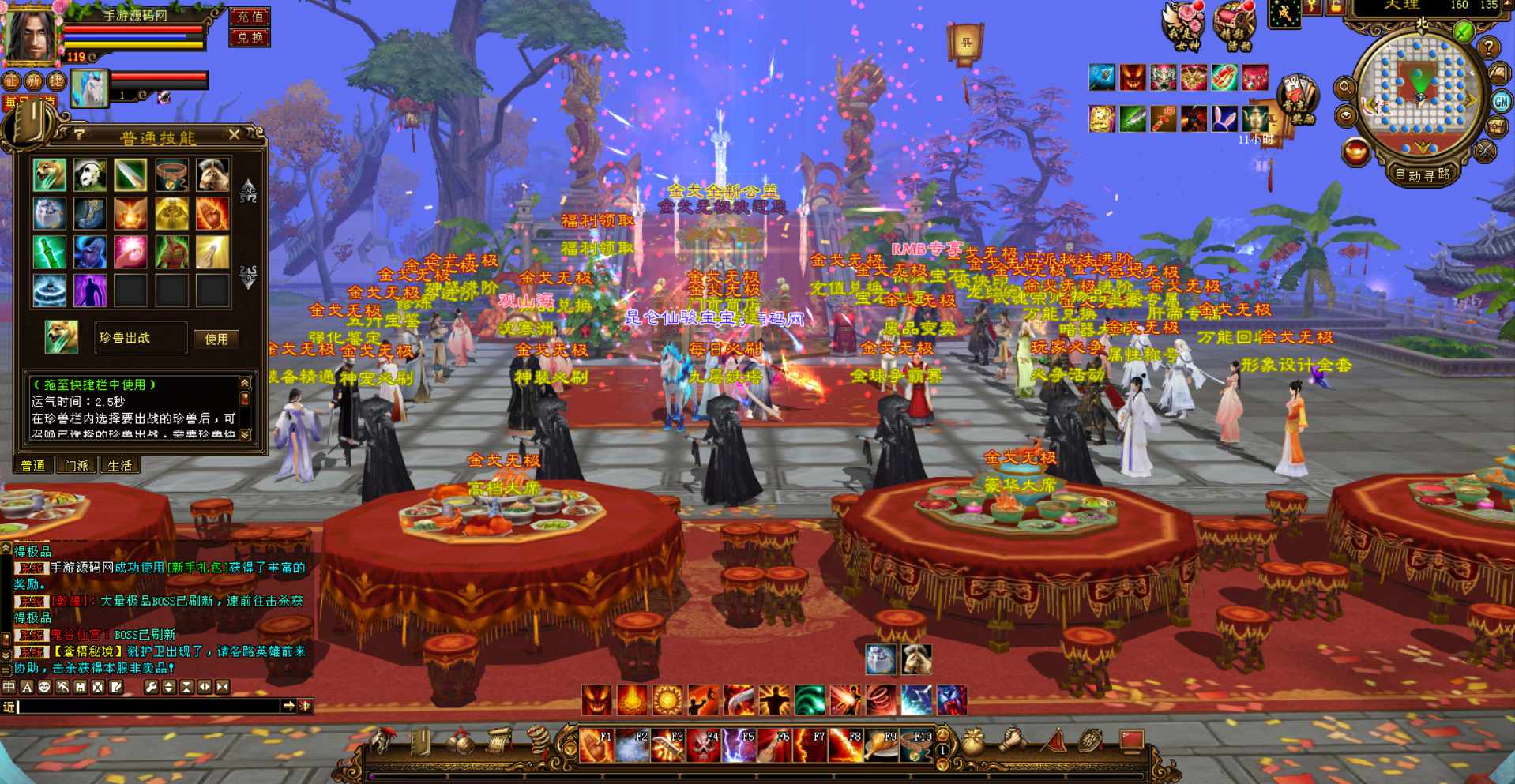
Task: Close the 普通技能 skills panel
Action: coord(234,135)
